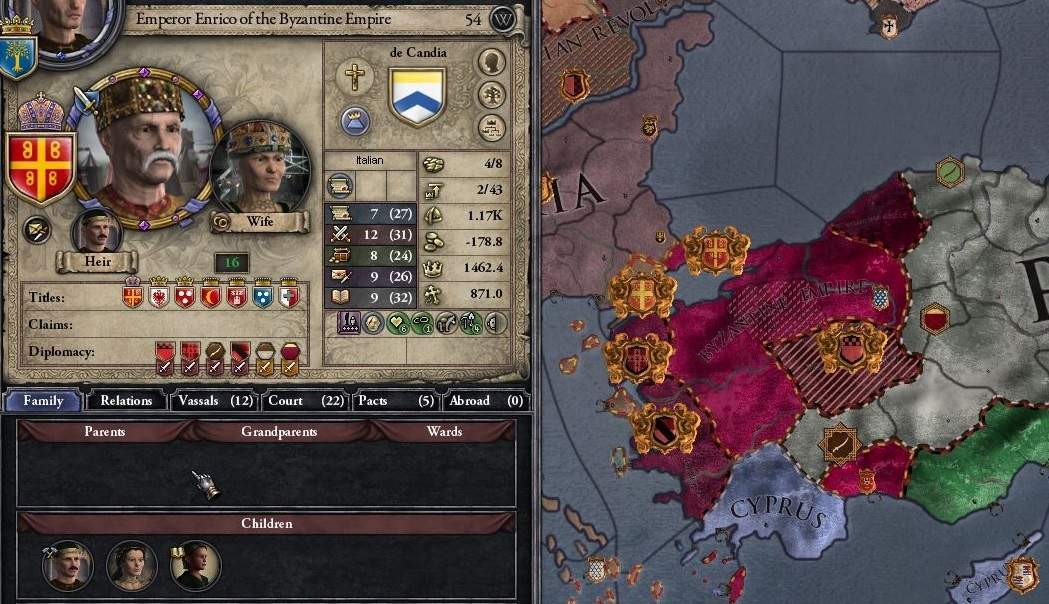Image resolution: width=1049 pixels, height=604 pixels.
Task: Click the sword and arrow diplomacy button
Action: pyautogui.click(x=38, y=229)
